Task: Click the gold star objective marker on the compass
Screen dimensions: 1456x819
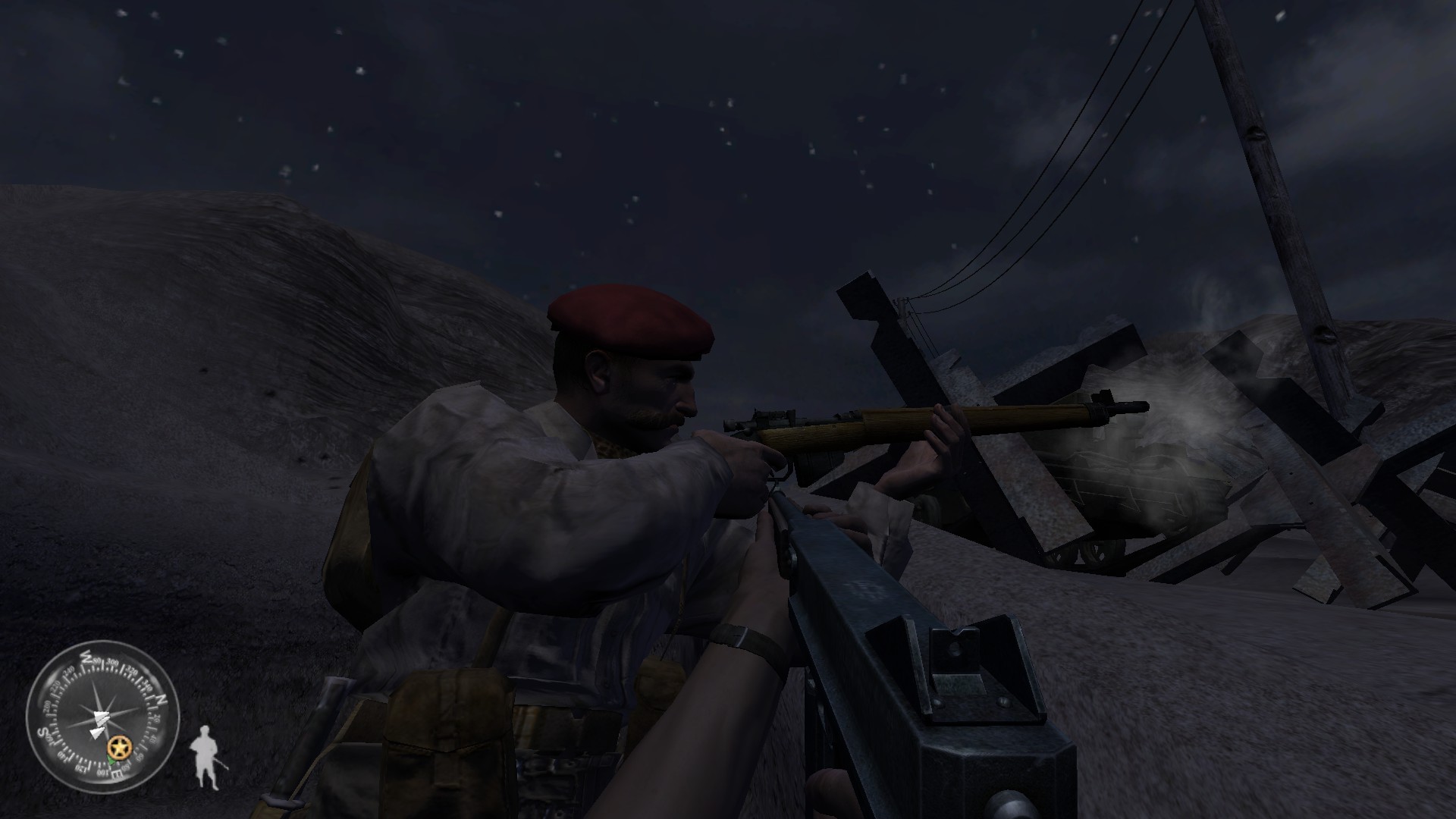Action: (x=120, y=746)
